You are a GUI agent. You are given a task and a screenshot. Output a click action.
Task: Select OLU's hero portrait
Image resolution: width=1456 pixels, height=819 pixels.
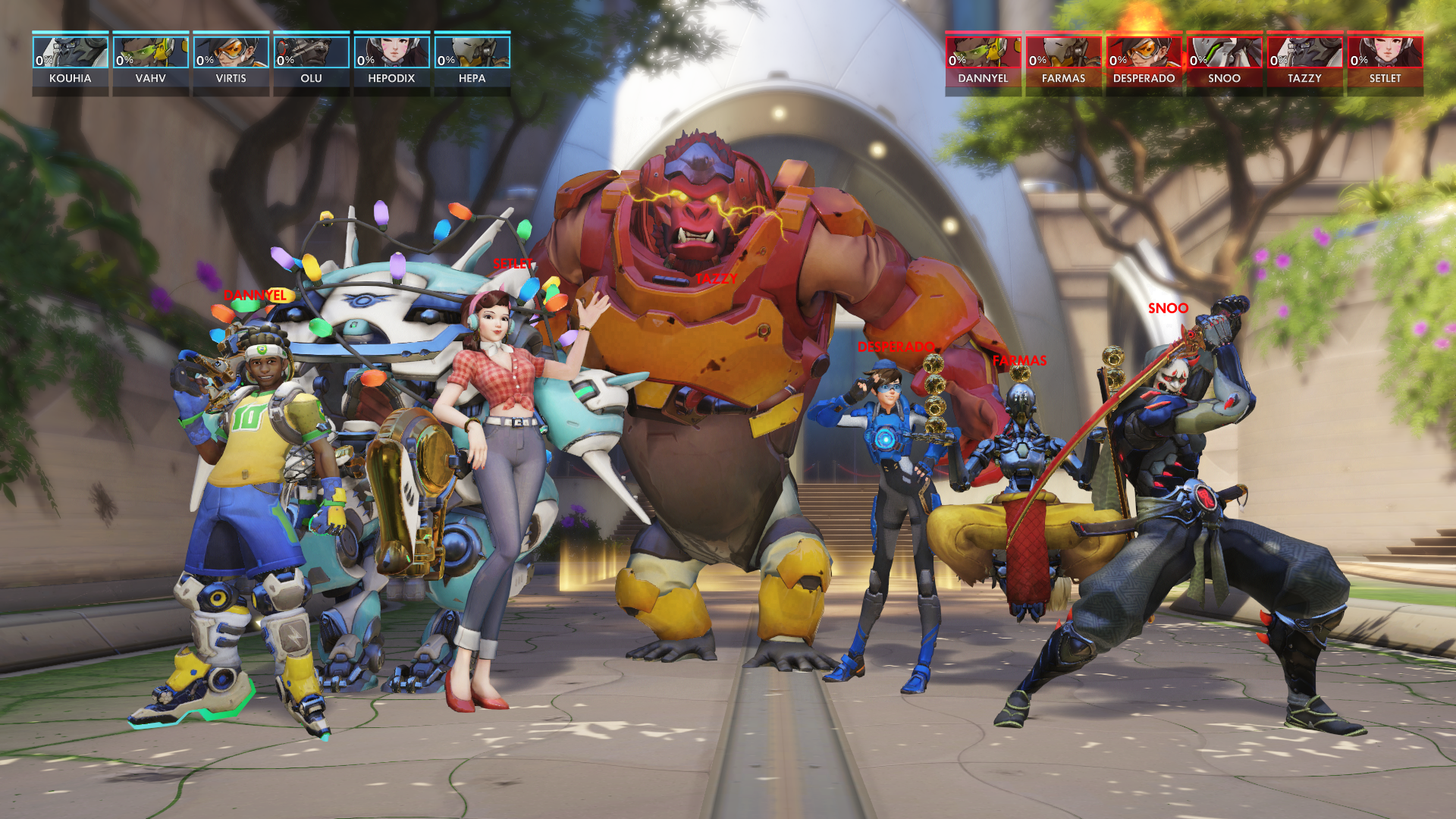(312, 53)
